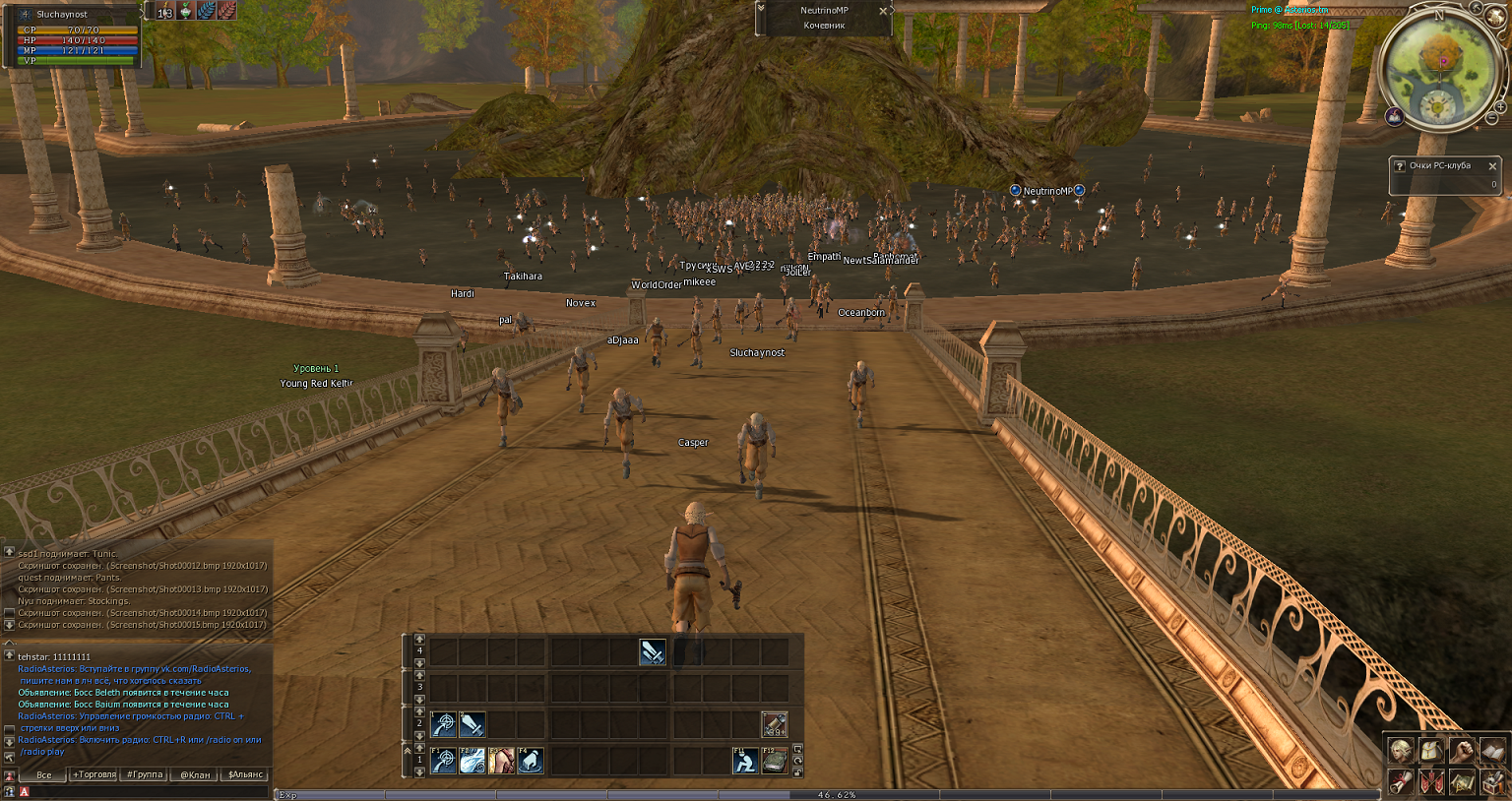Close the Очки PC-клуба panel
The image size is (1512, 801).
pyautogui.click(x=1492, y=166)
